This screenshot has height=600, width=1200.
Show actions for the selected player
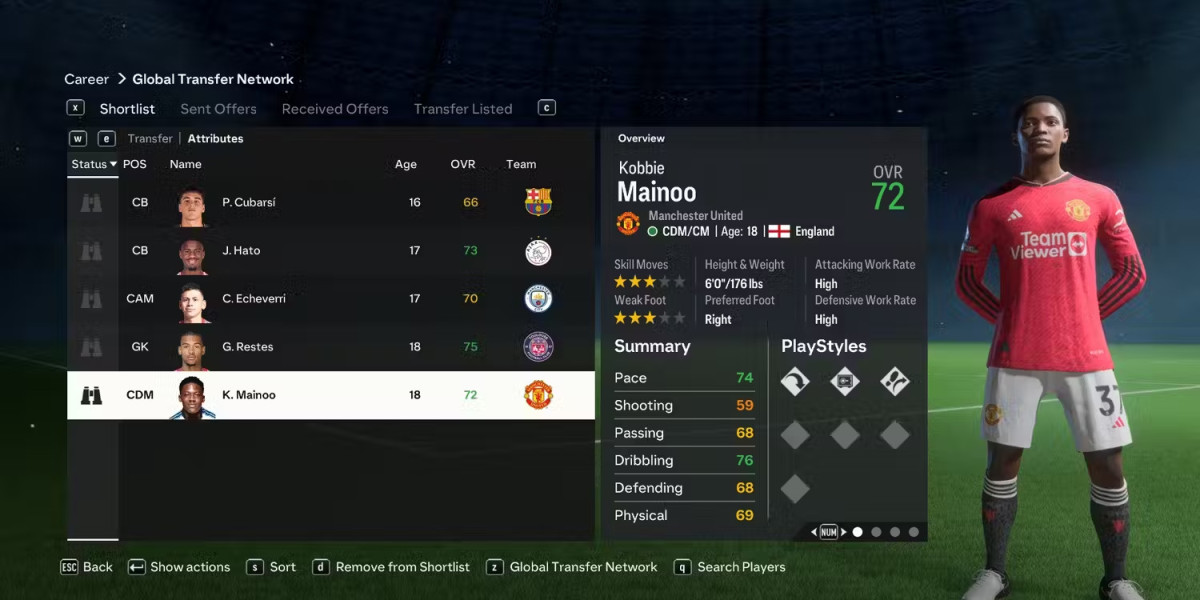click(x=179, y=567)
